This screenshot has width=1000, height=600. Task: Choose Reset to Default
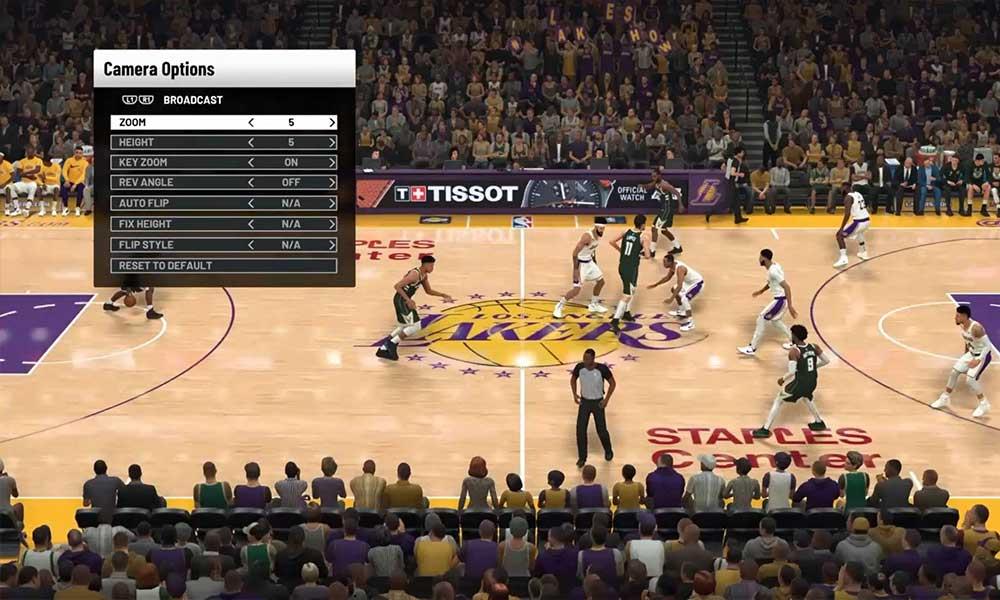(223, 265)
